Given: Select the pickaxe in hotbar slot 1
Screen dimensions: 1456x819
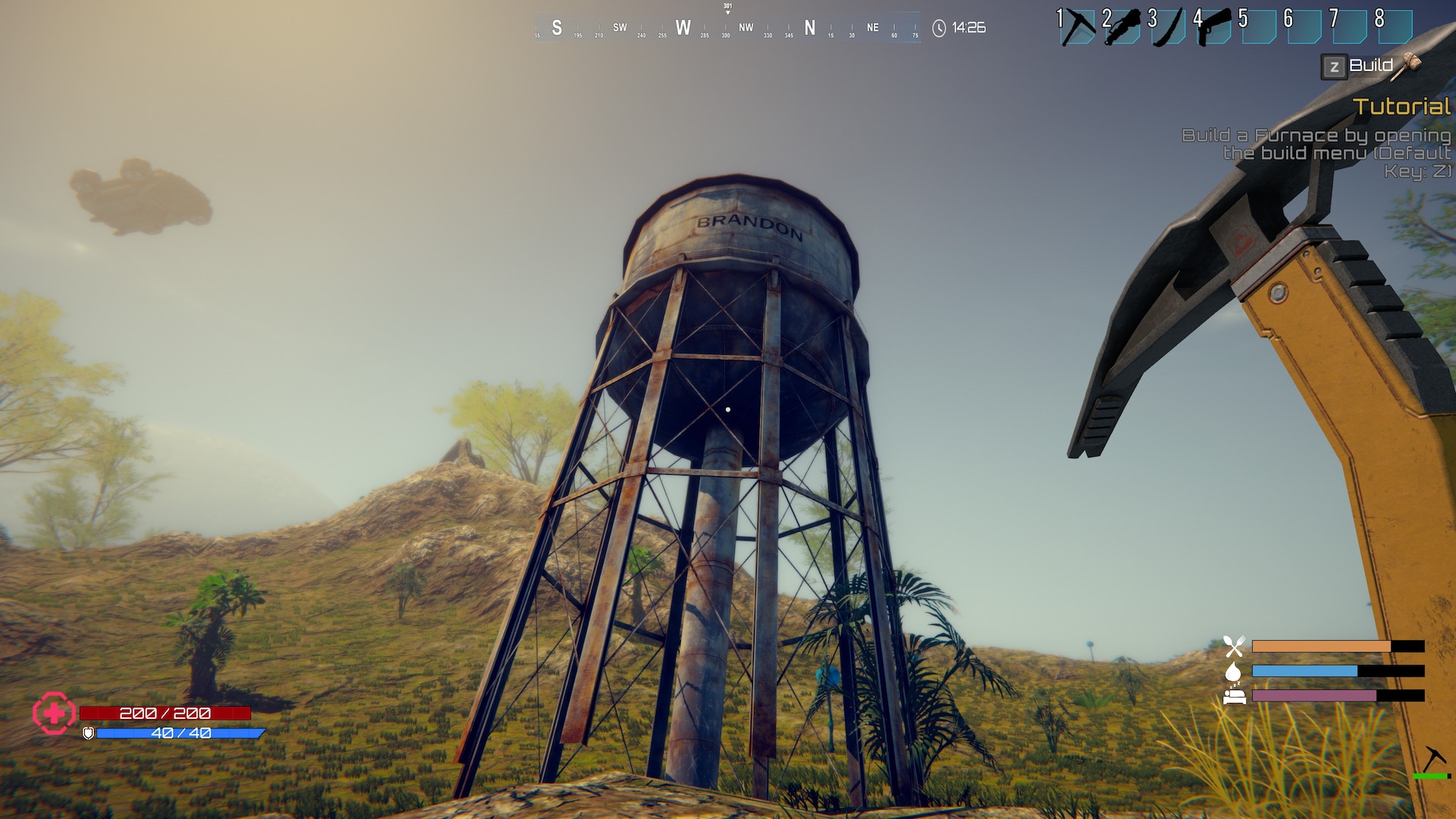Looking at the screenshot, I should (x=1078, y=27).
